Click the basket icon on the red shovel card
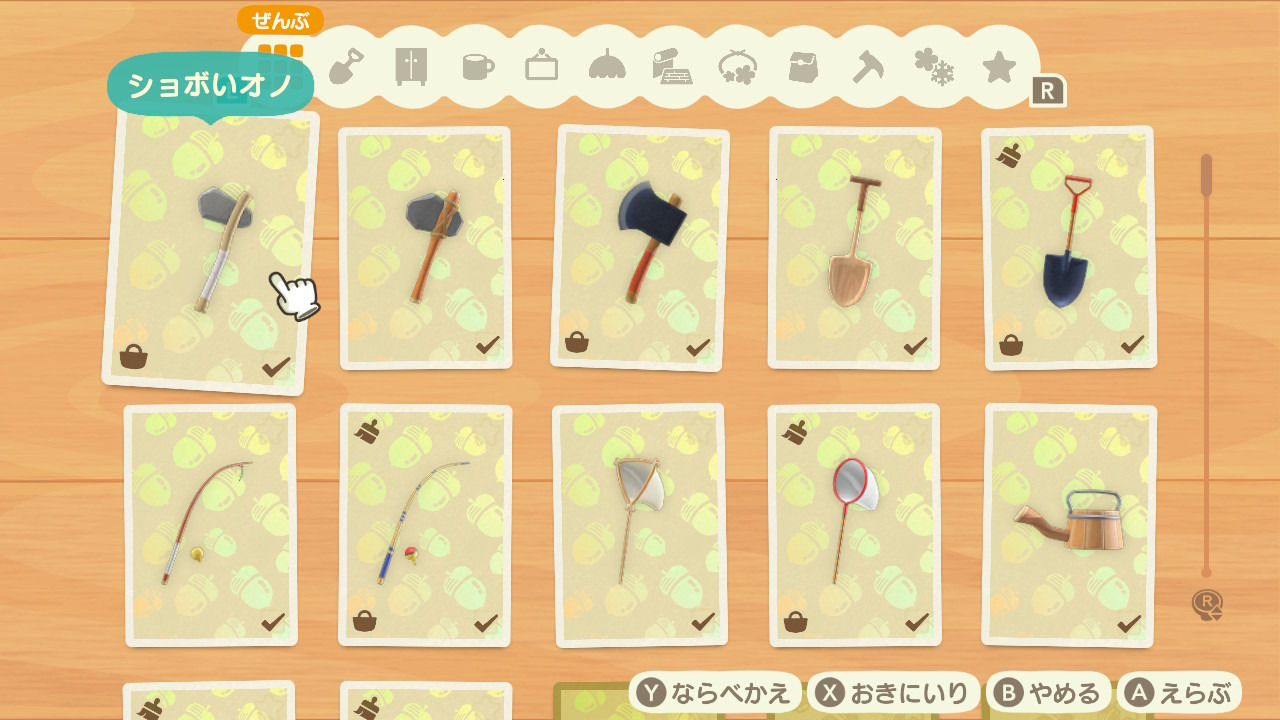1280x720 pixels. [1013, 345]
